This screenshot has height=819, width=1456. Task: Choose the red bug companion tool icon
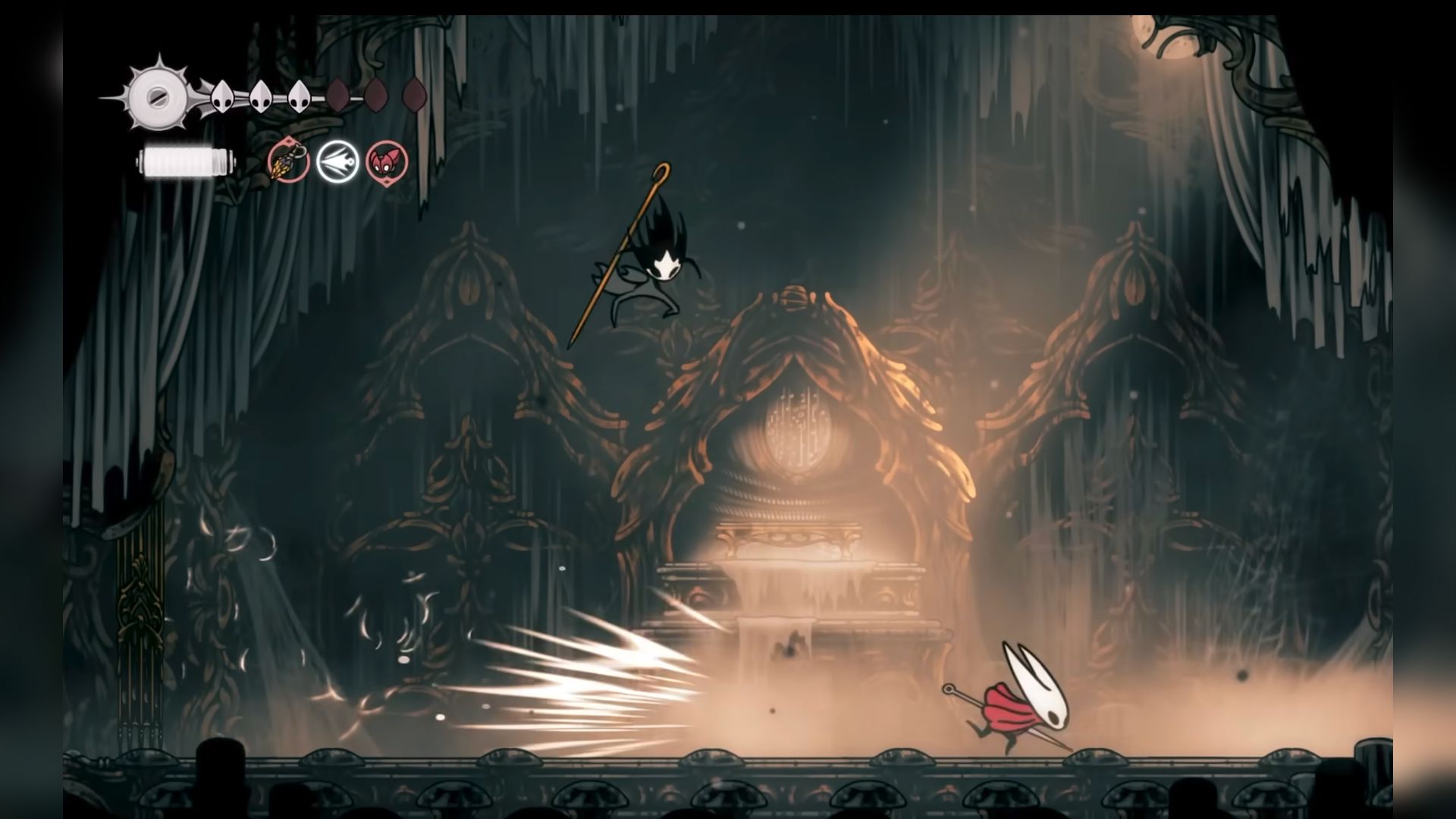387,162
